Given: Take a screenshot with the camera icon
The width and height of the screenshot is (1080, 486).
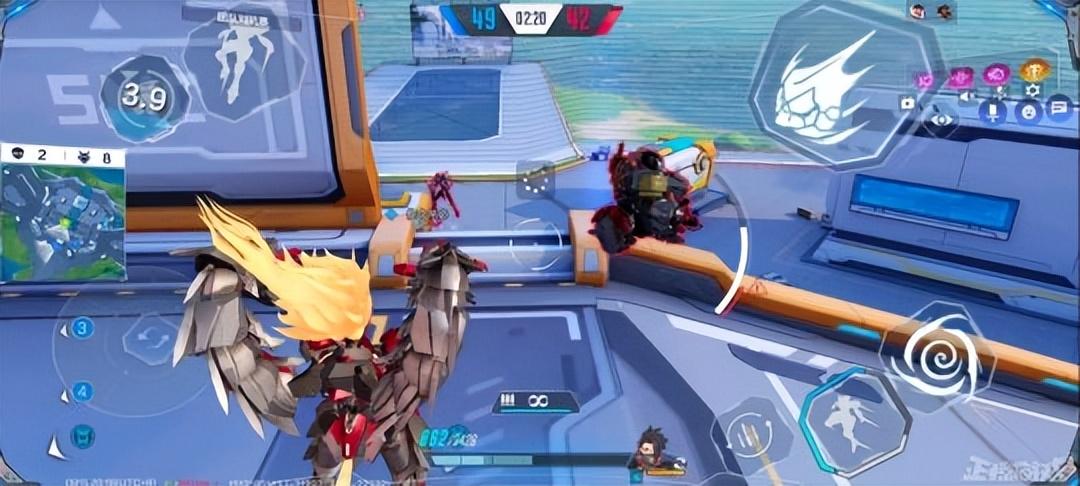Looking at the screenshot, I should pos(907,102).
